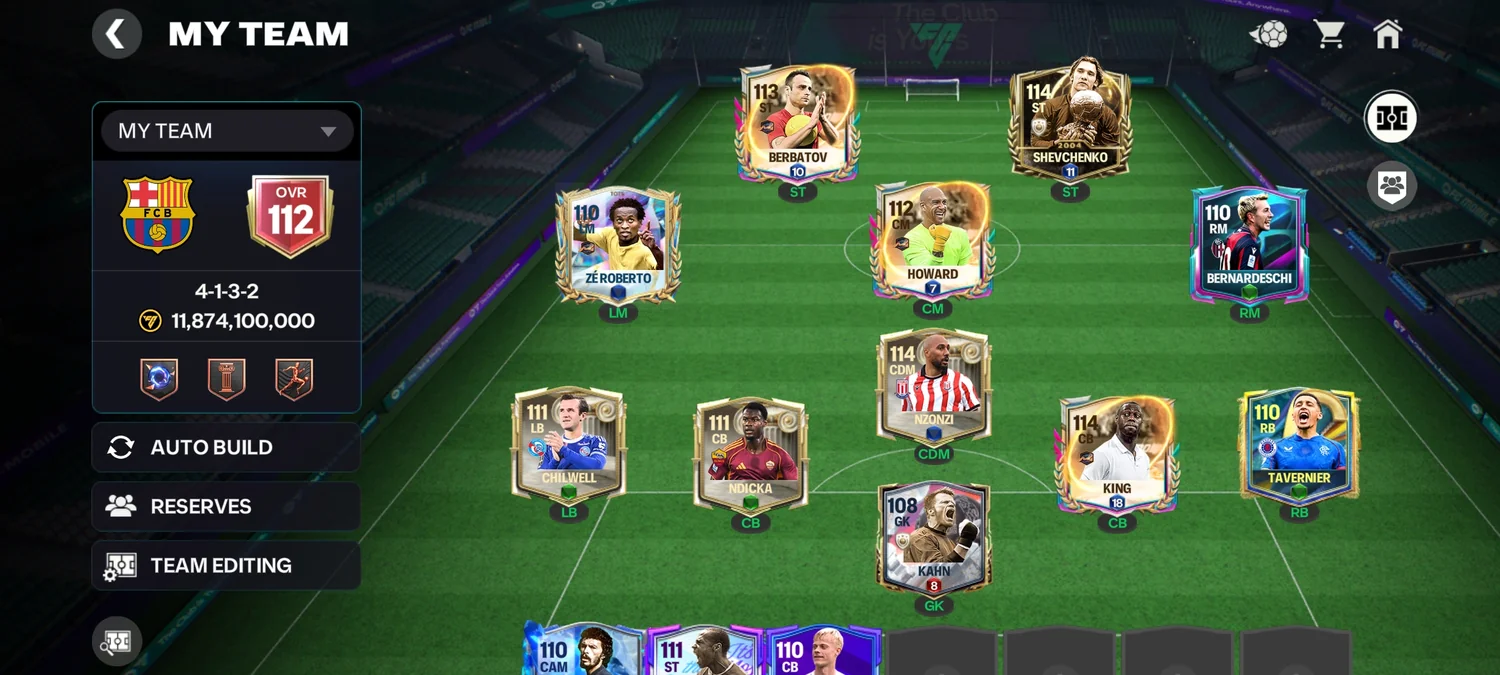The image size is (1500, 675).
Task: Pick the Howard CM card
Action: click(x=932, y=240)
